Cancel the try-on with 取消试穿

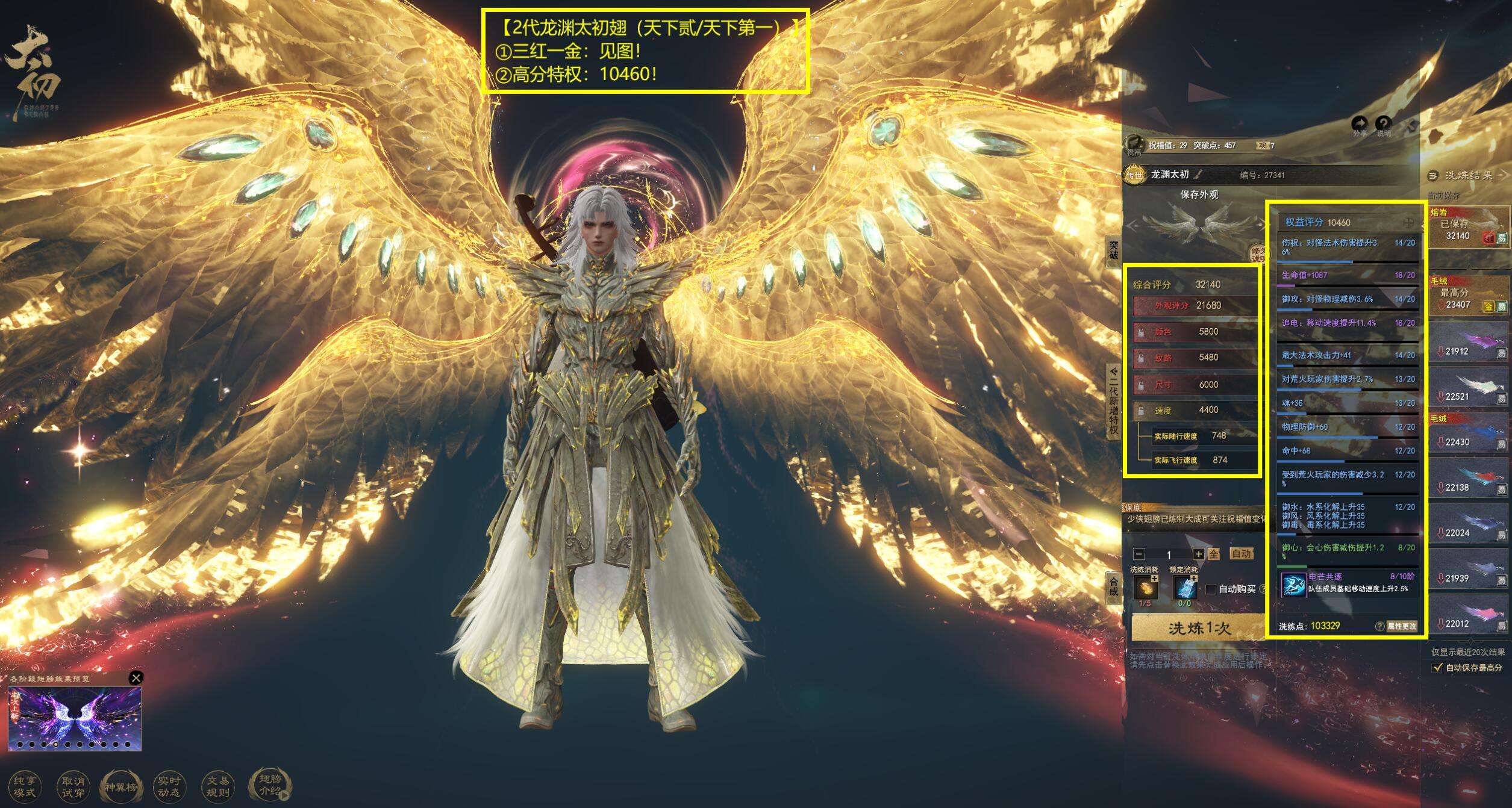tap(73, 786)
